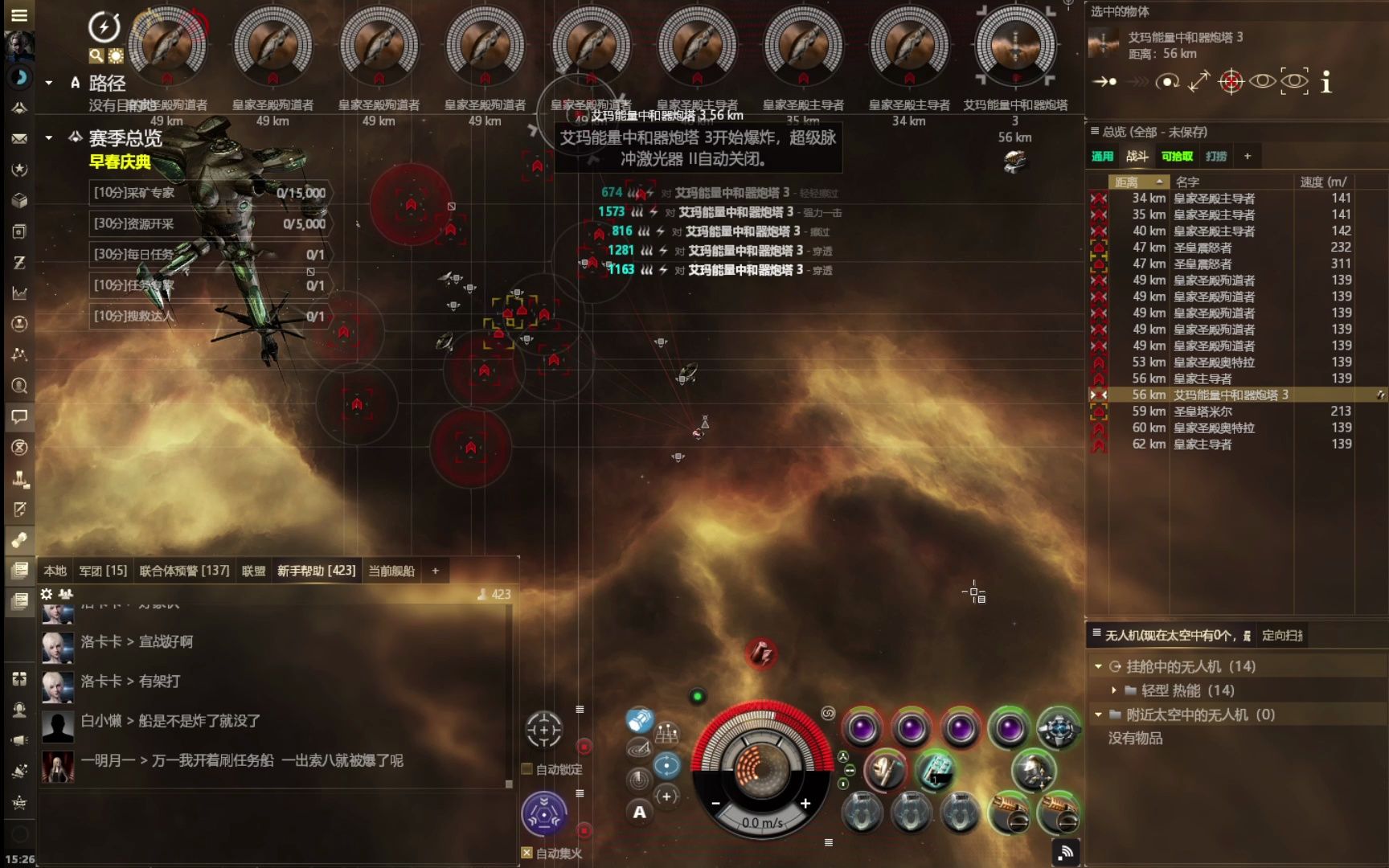Enable the 自动锁定 checkbox
Viewport: 1389px width, 868px height.
(x=526, y=768)
